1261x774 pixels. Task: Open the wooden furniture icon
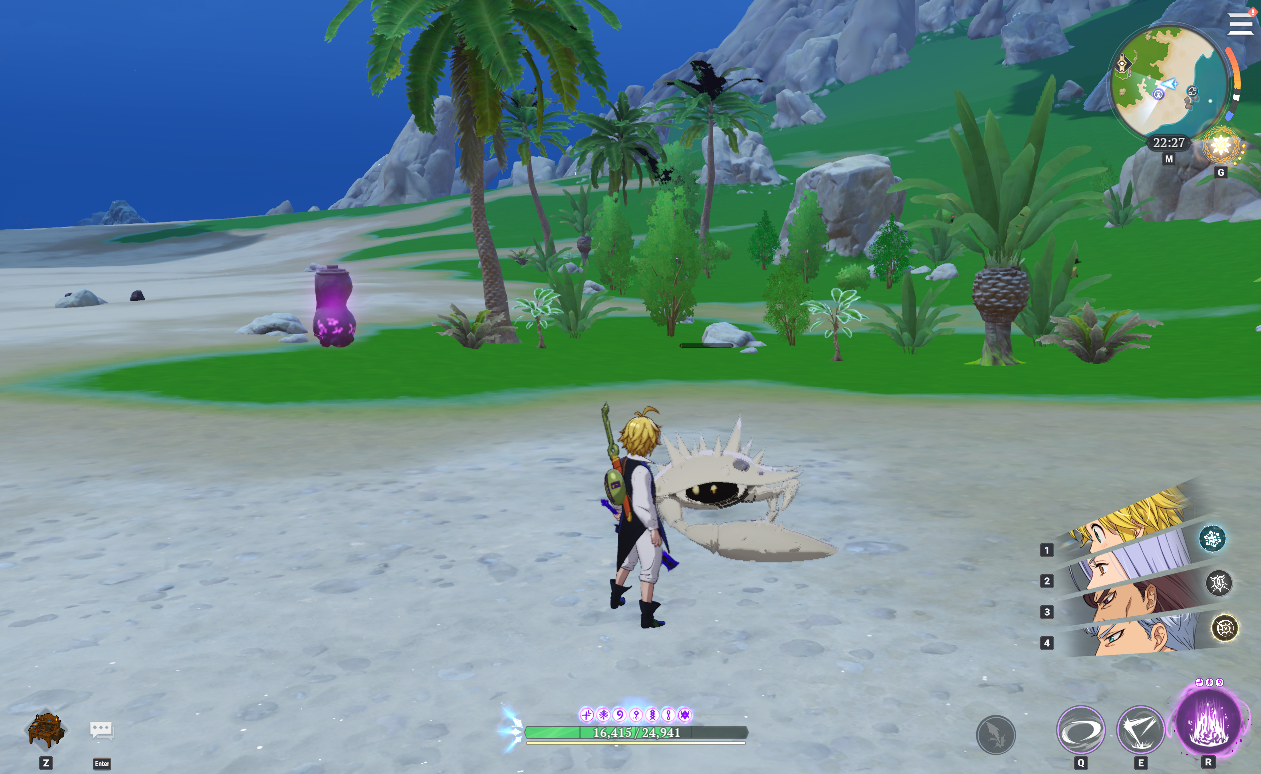click(46, 730)
